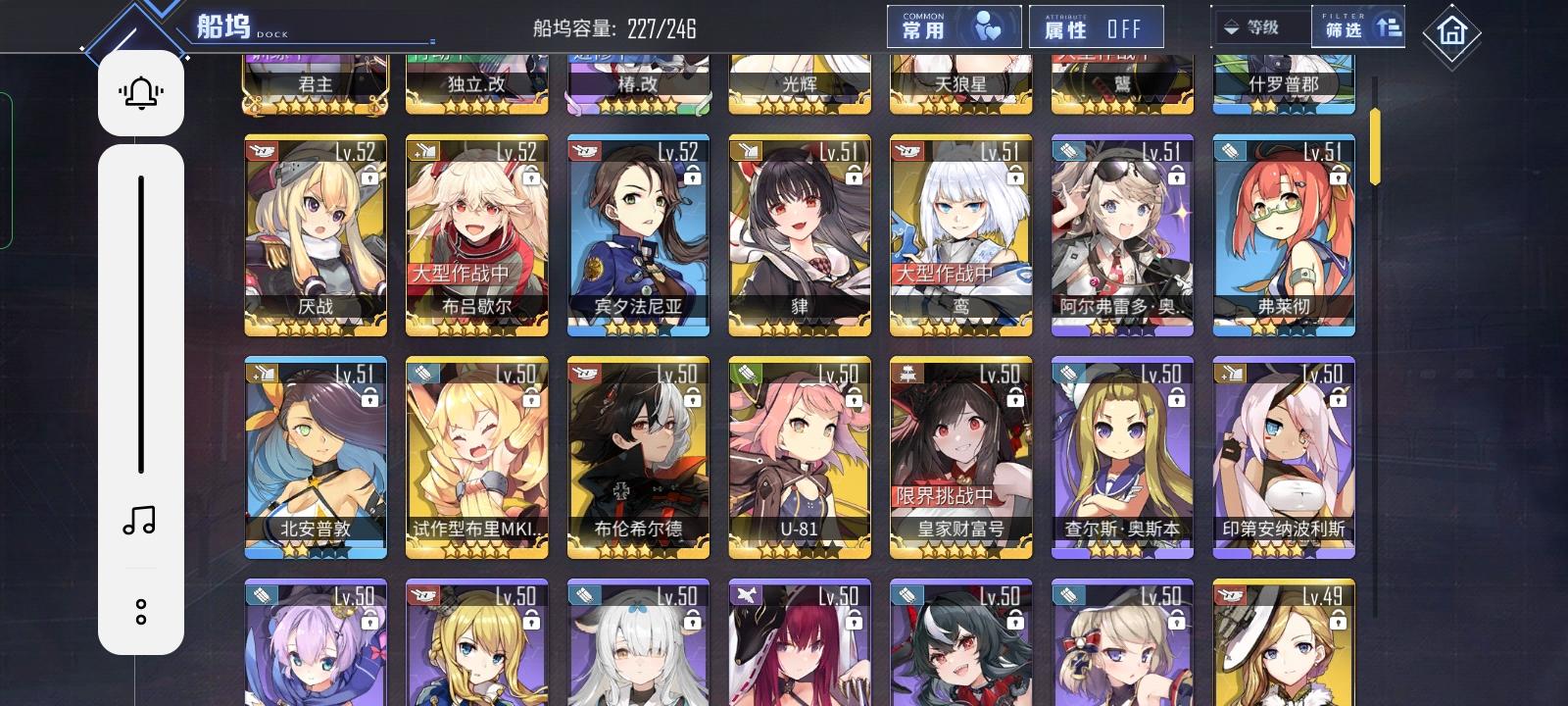The height and width of the screenshot is (706, 1568).
Task: Open the 等级 level sort dropdown
Action: point(1263,26)
